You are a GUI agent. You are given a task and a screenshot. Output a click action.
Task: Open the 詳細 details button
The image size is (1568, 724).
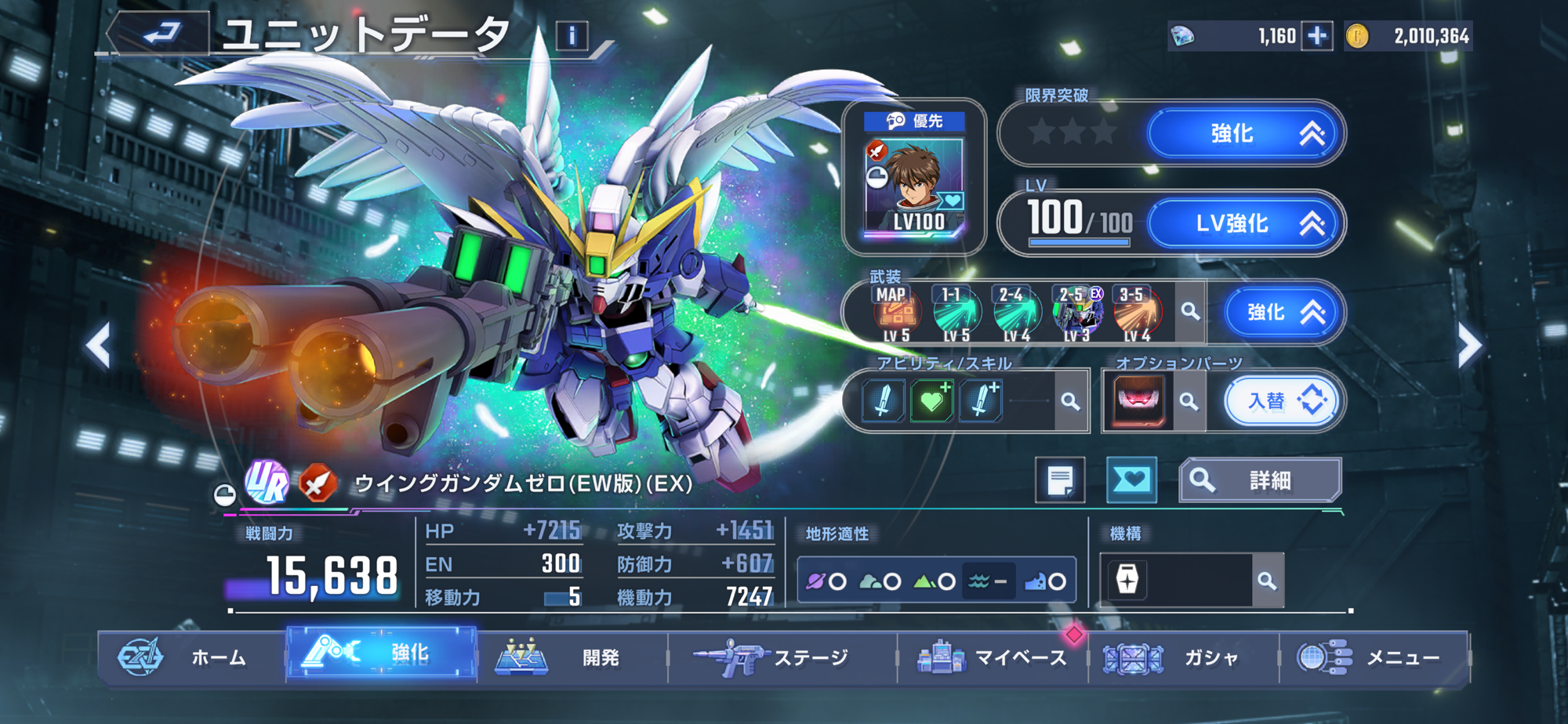[x=1259, y=480]
